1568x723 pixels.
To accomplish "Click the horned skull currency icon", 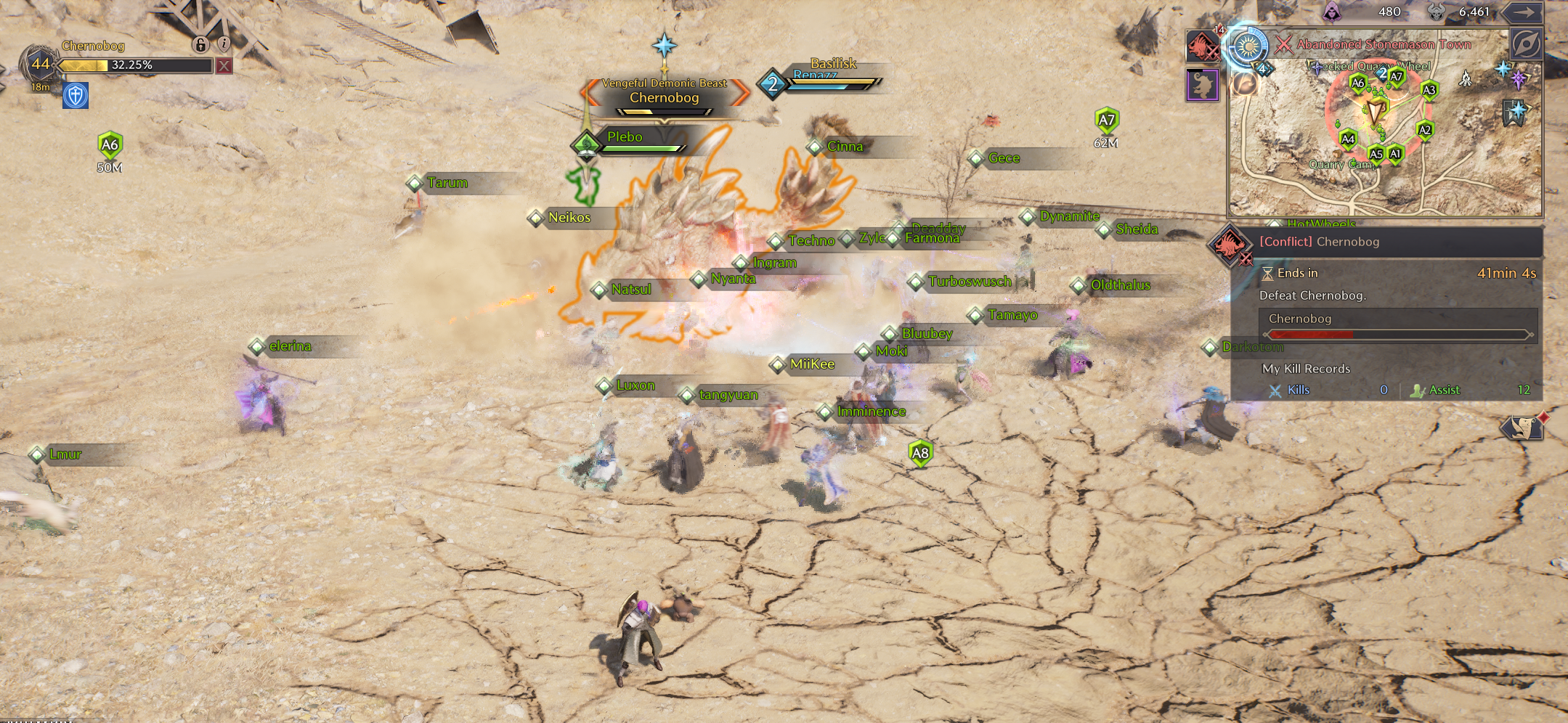I will [x=1436, y=12].
